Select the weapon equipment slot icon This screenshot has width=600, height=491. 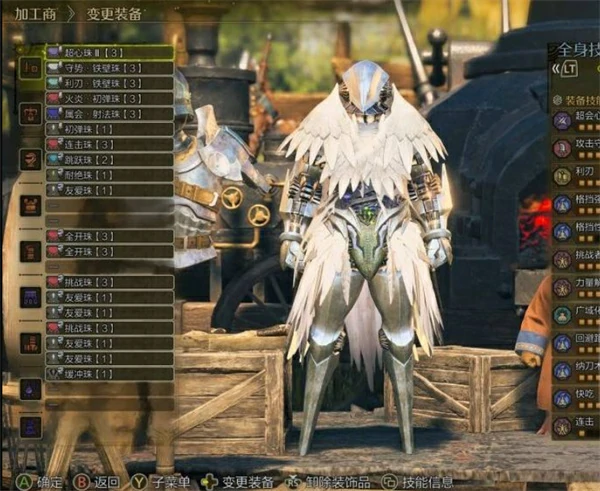(30, 67)
